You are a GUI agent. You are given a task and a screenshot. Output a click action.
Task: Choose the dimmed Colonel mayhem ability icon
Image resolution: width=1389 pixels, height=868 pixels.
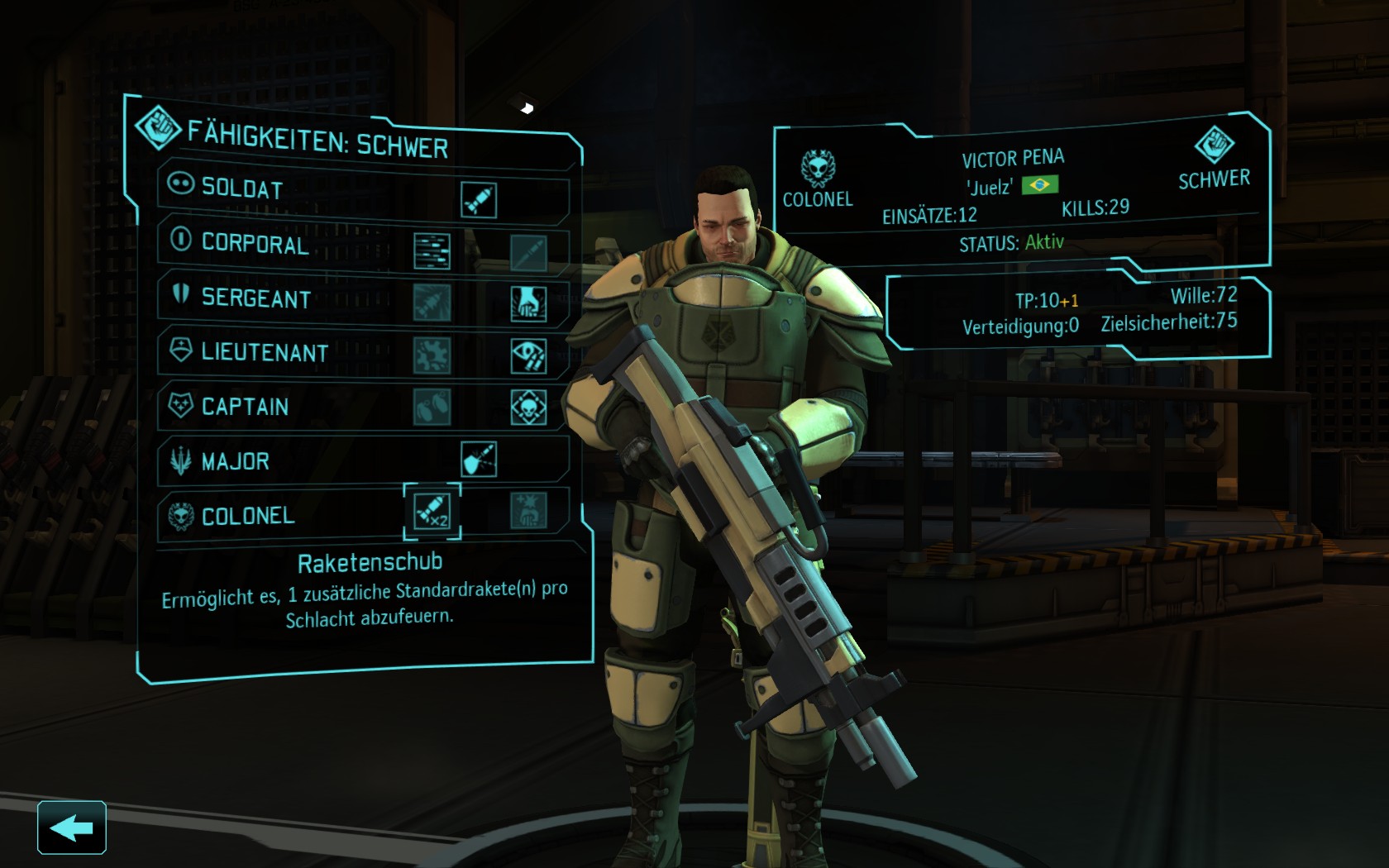[528, 512]
